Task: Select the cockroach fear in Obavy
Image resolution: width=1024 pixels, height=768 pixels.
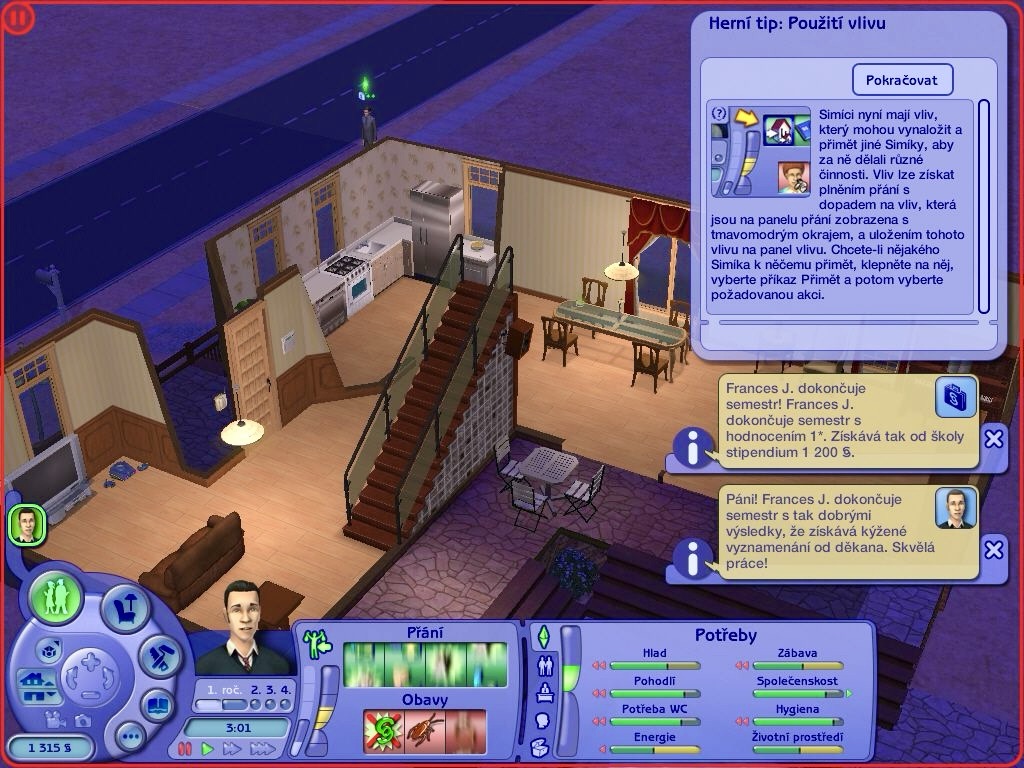Action: [424, 731]
